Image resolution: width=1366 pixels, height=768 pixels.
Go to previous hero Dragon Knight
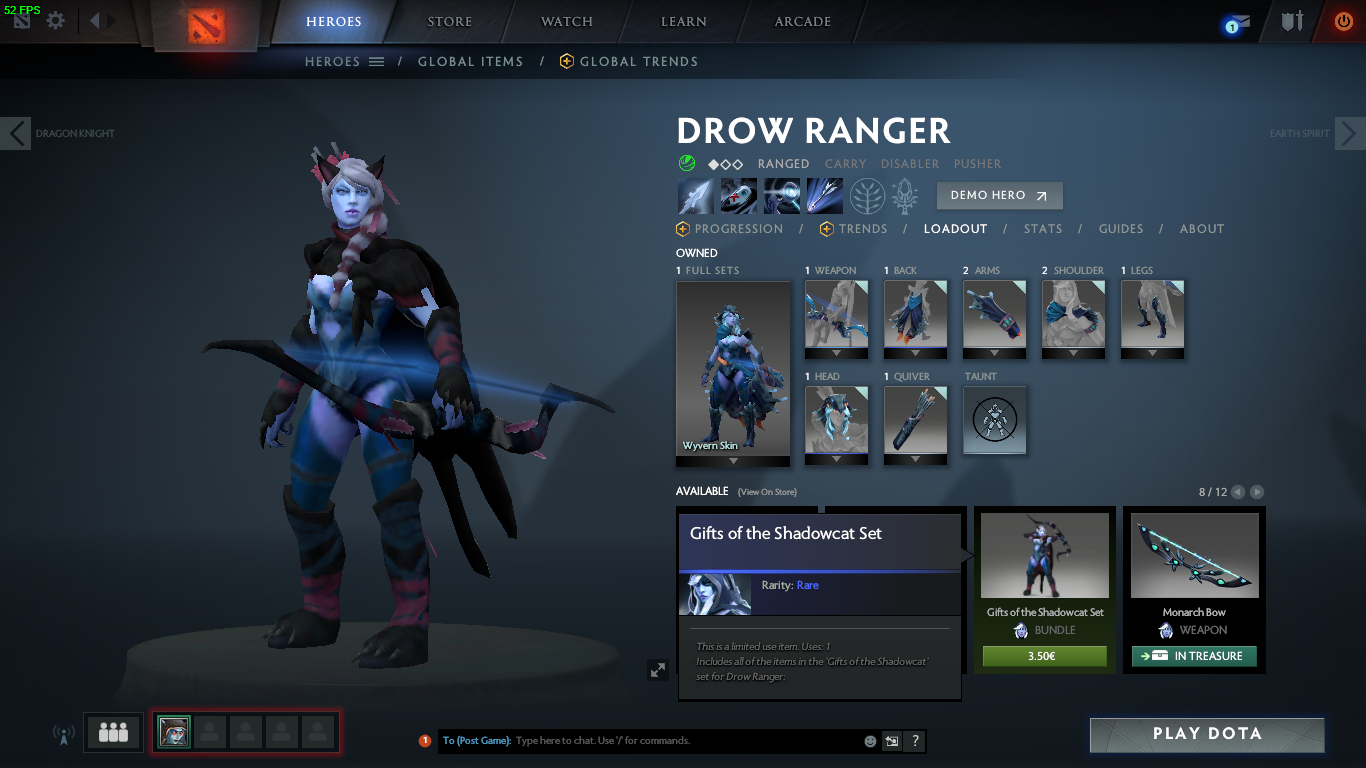pos(16,133)
